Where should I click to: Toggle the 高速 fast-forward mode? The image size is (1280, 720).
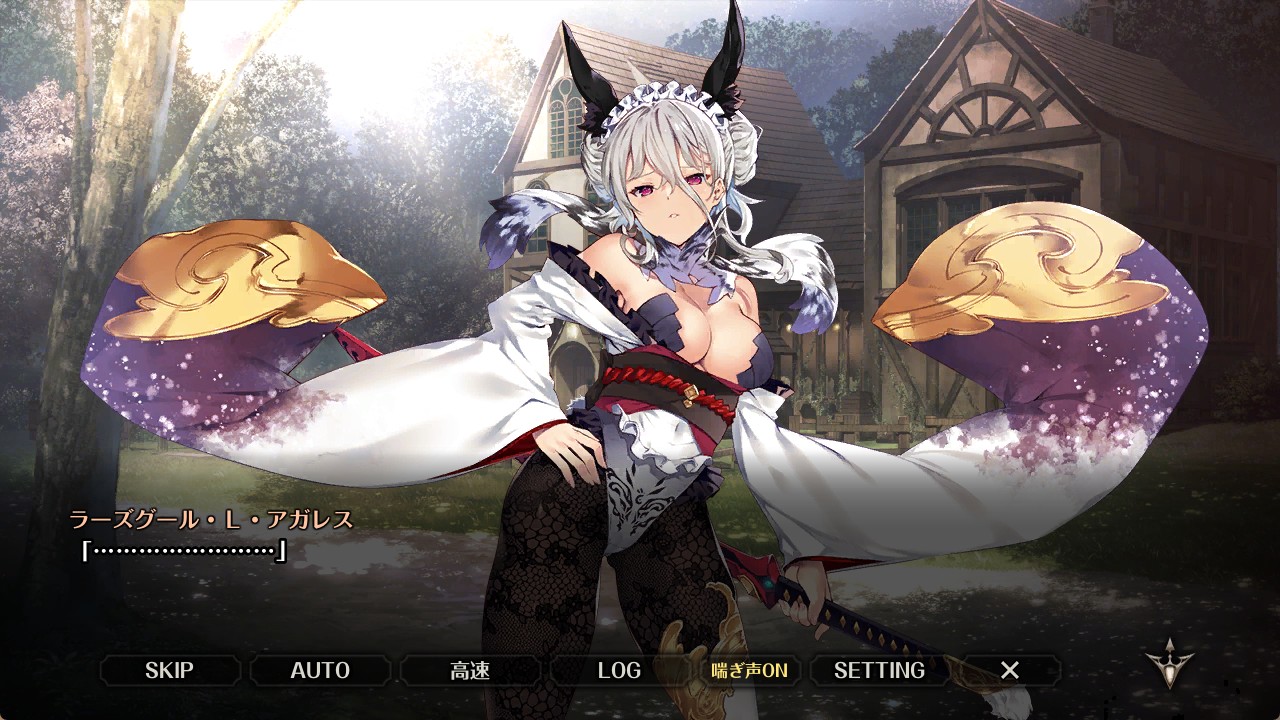470,670
